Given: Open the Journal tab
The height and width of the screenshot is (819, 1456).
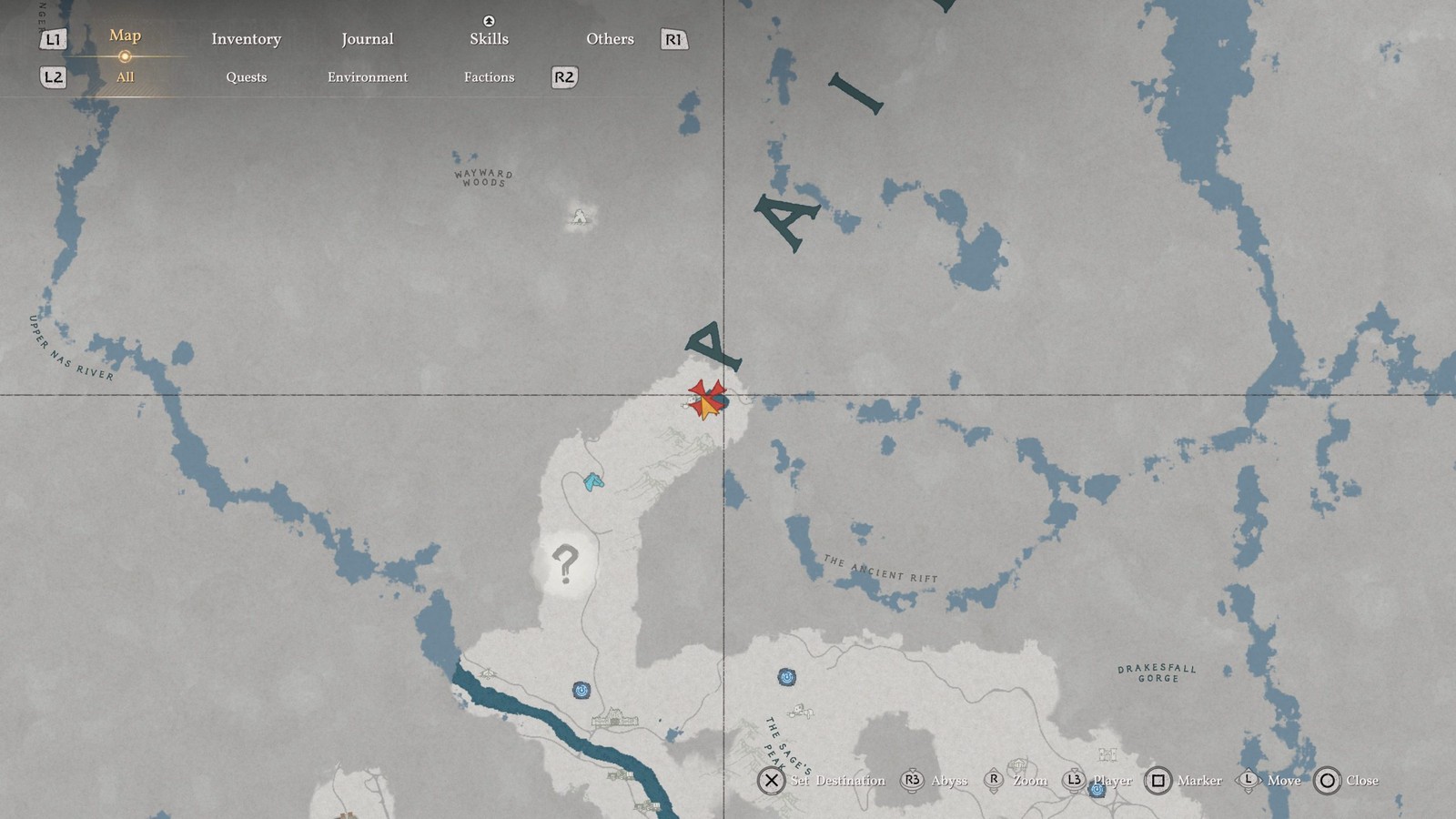Looking at the screenshot, I should point(367,39).
